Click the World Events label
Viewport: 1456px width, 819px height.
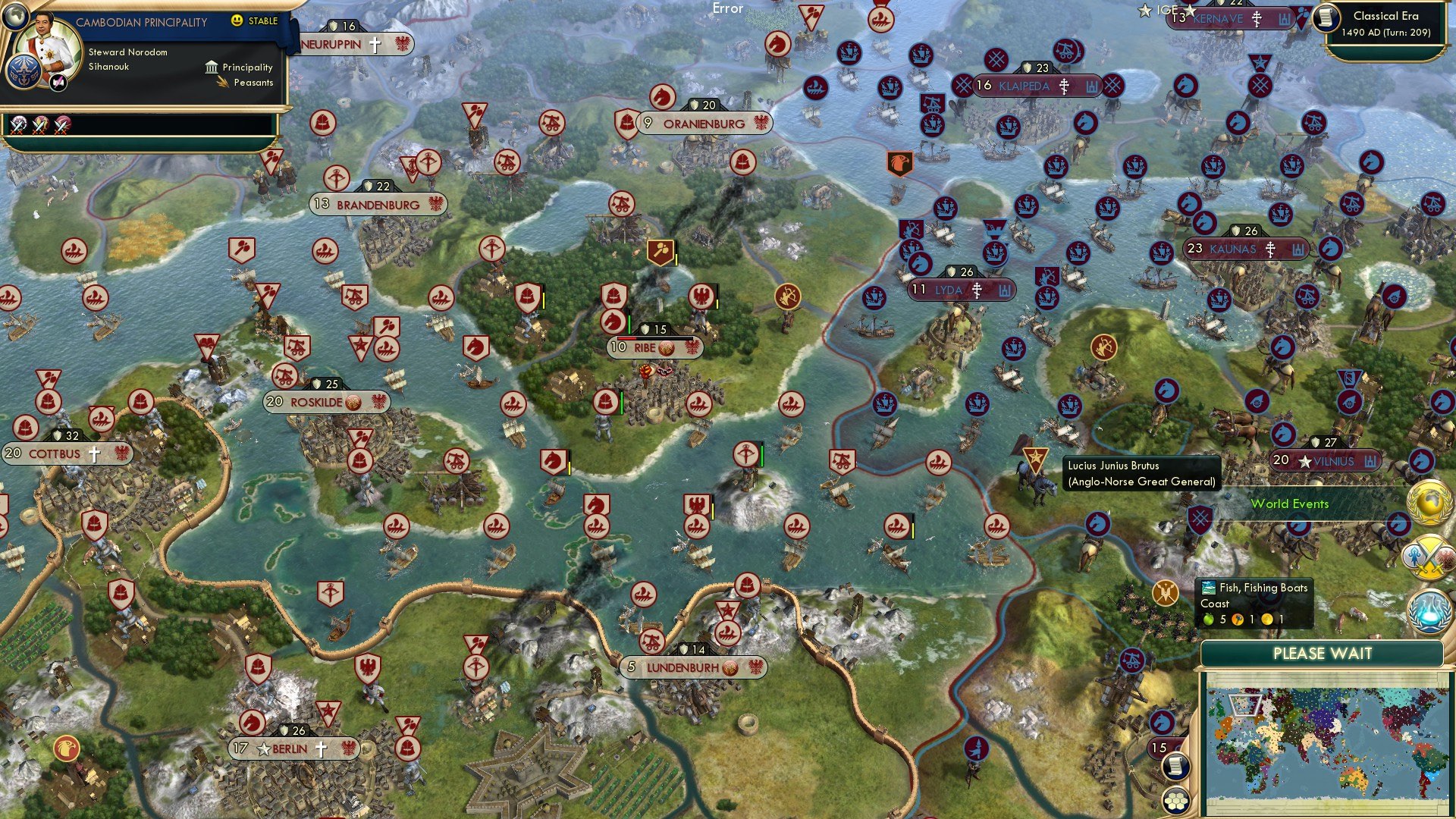point(1291,504)
